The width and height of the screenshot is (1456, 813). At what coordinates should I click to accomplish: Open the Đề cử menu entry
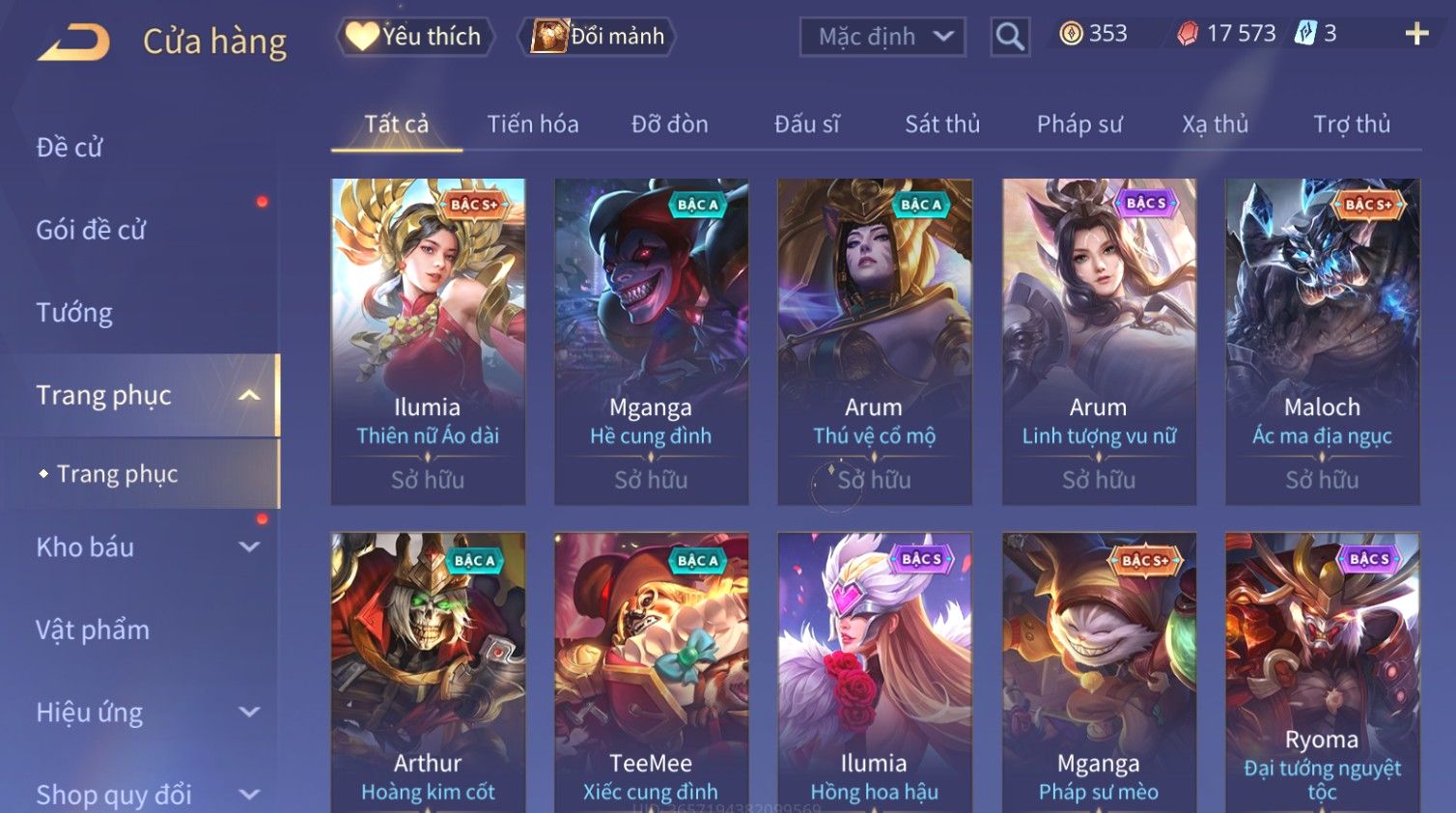pyautogui.click(x=70, y=148)
